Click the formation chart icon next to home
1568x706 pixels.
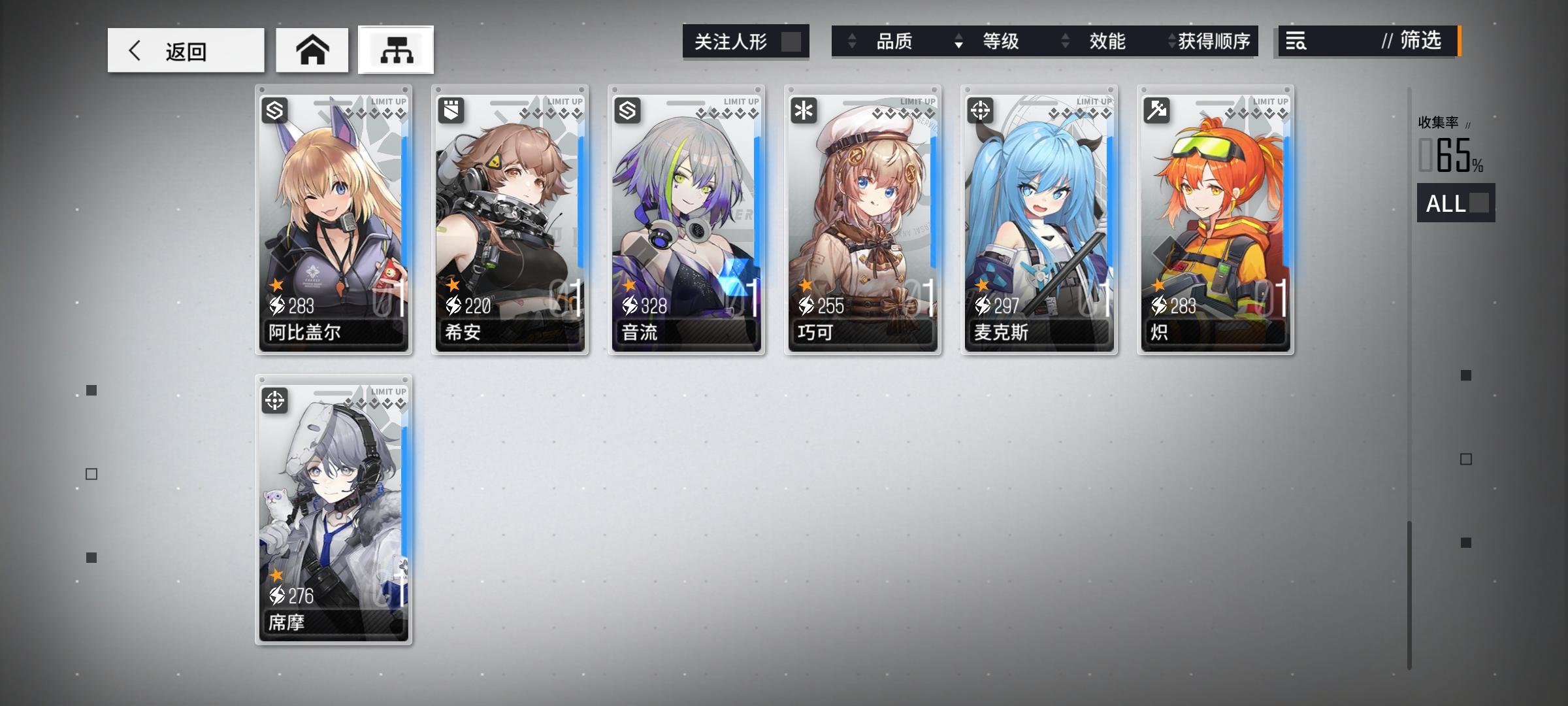coord(395,50)
